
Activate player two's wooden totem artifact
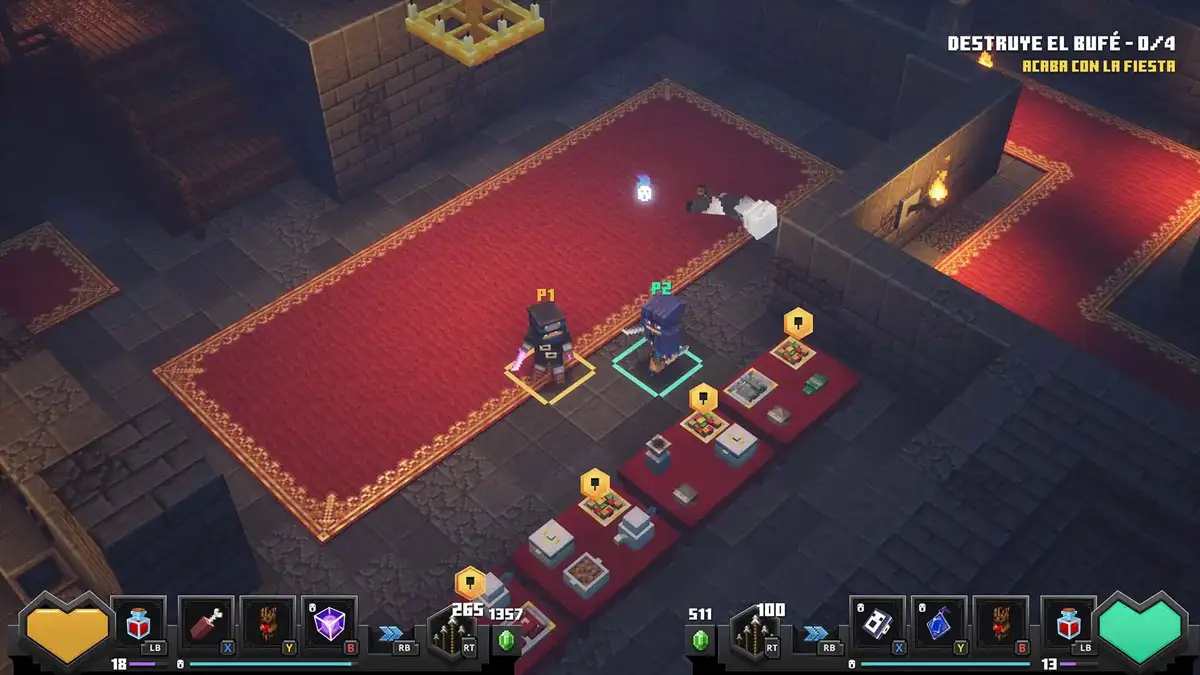pyautogui.click(x=1001, y=625)
